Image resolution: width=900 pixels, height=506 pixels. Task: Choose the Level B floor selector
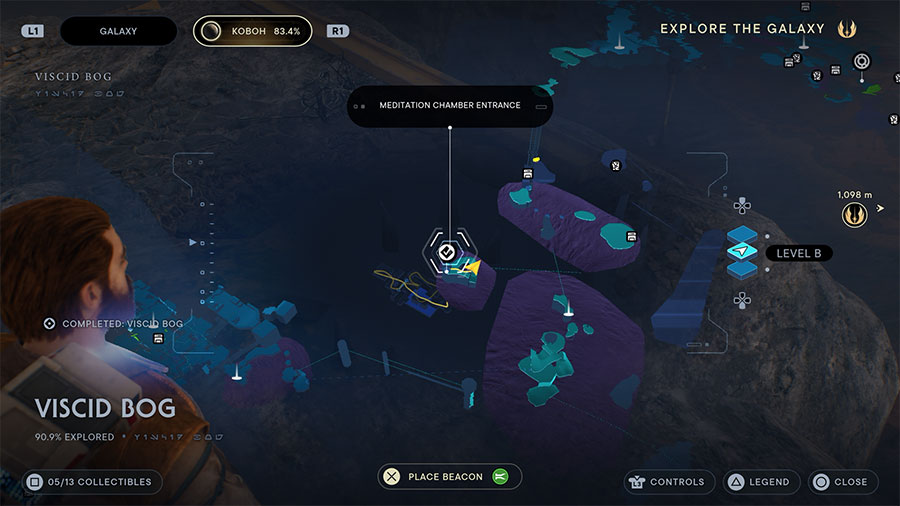coord(741,252)
